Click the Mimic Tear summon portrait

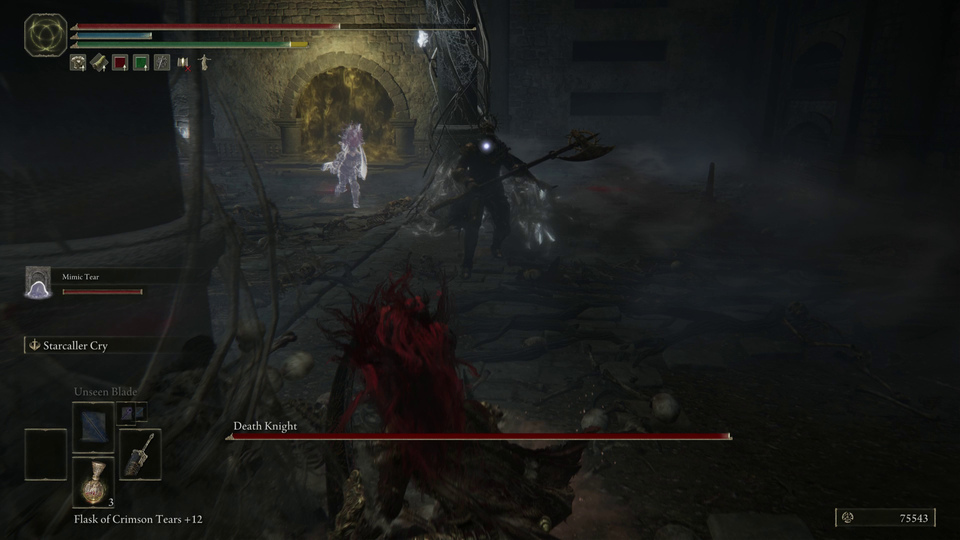pos(38,284)
